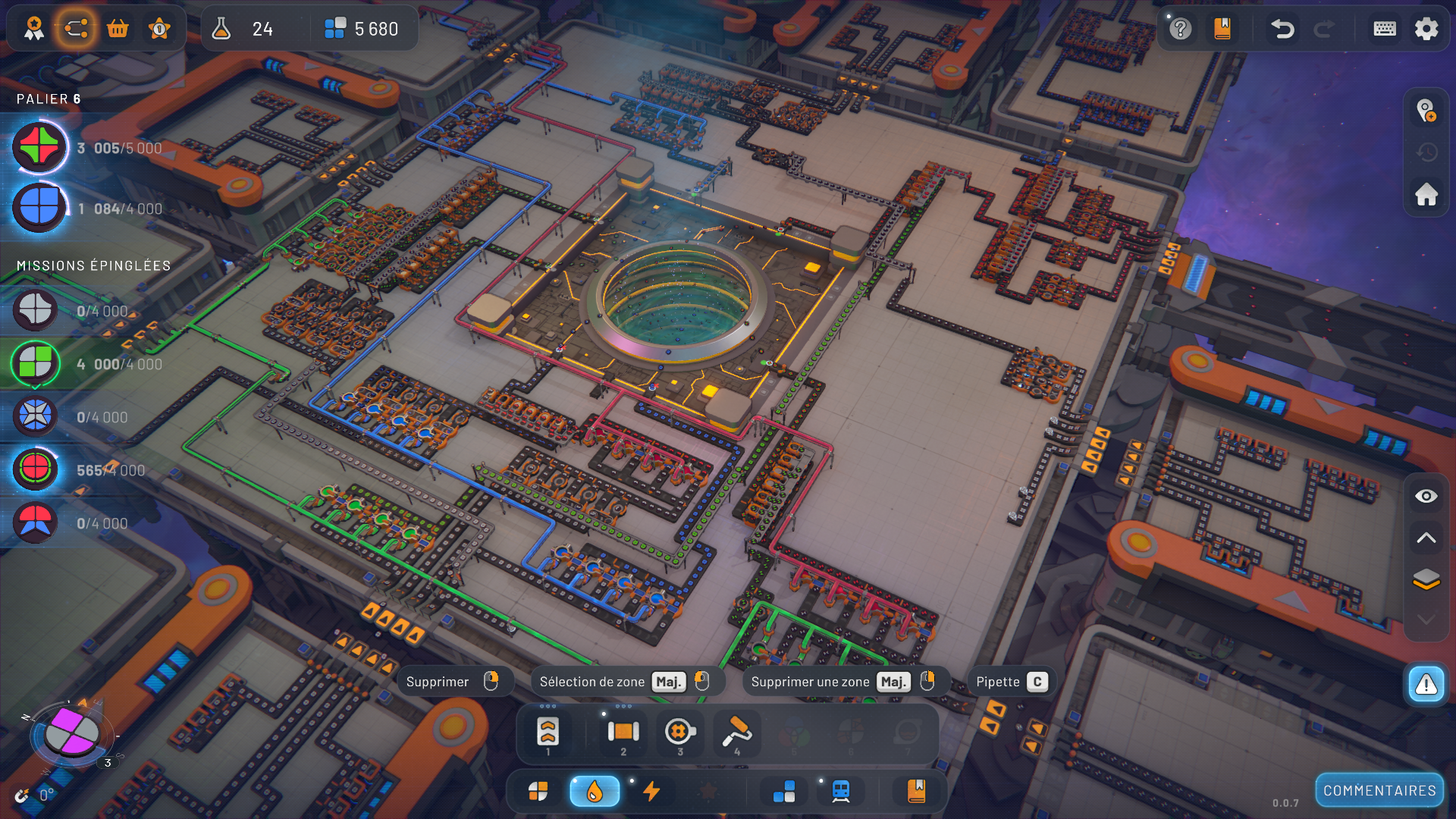Viewport: 1456px width, 819px height.
Task: Open the star operator level icon
Action: coord(159,29)
